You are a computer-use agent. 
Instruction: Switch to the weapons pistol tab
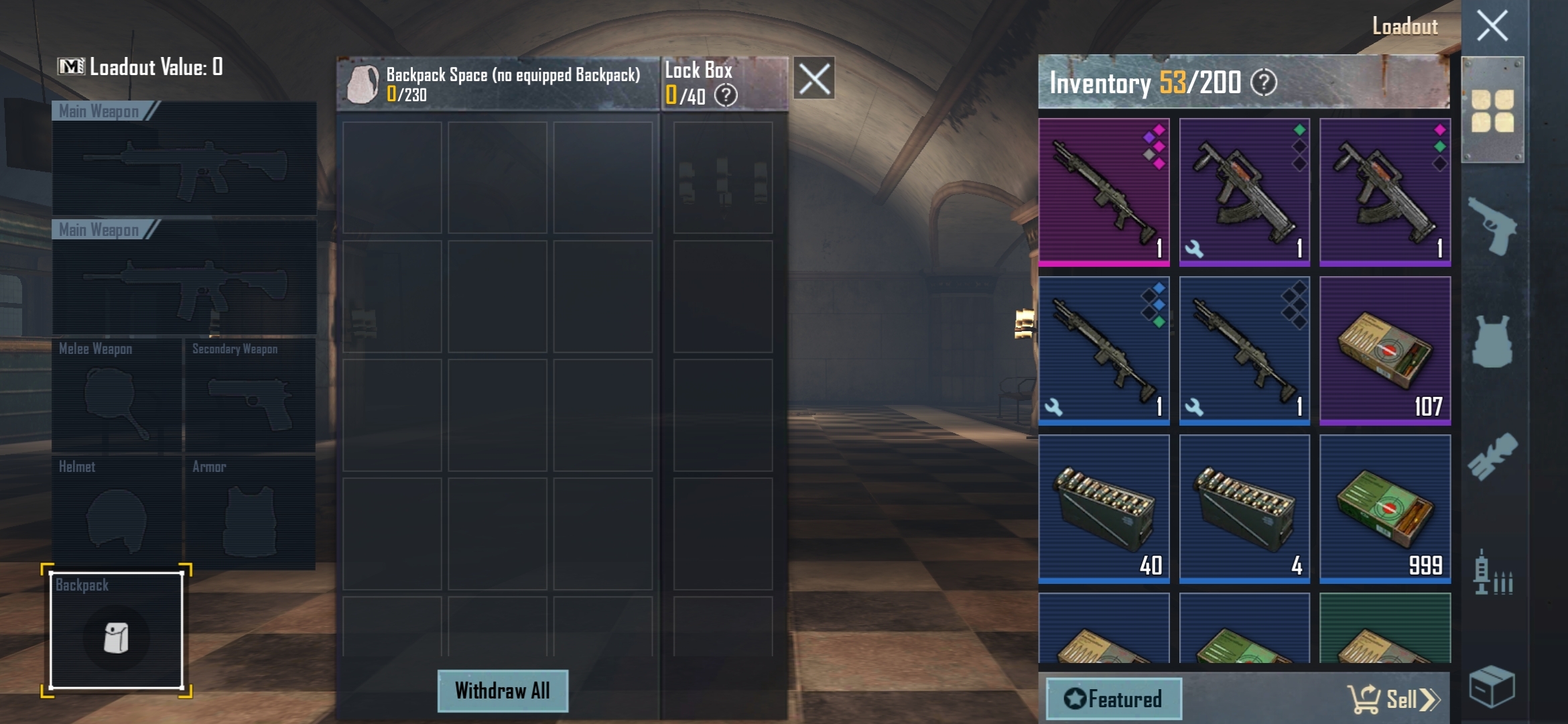tap(1492, 226)
